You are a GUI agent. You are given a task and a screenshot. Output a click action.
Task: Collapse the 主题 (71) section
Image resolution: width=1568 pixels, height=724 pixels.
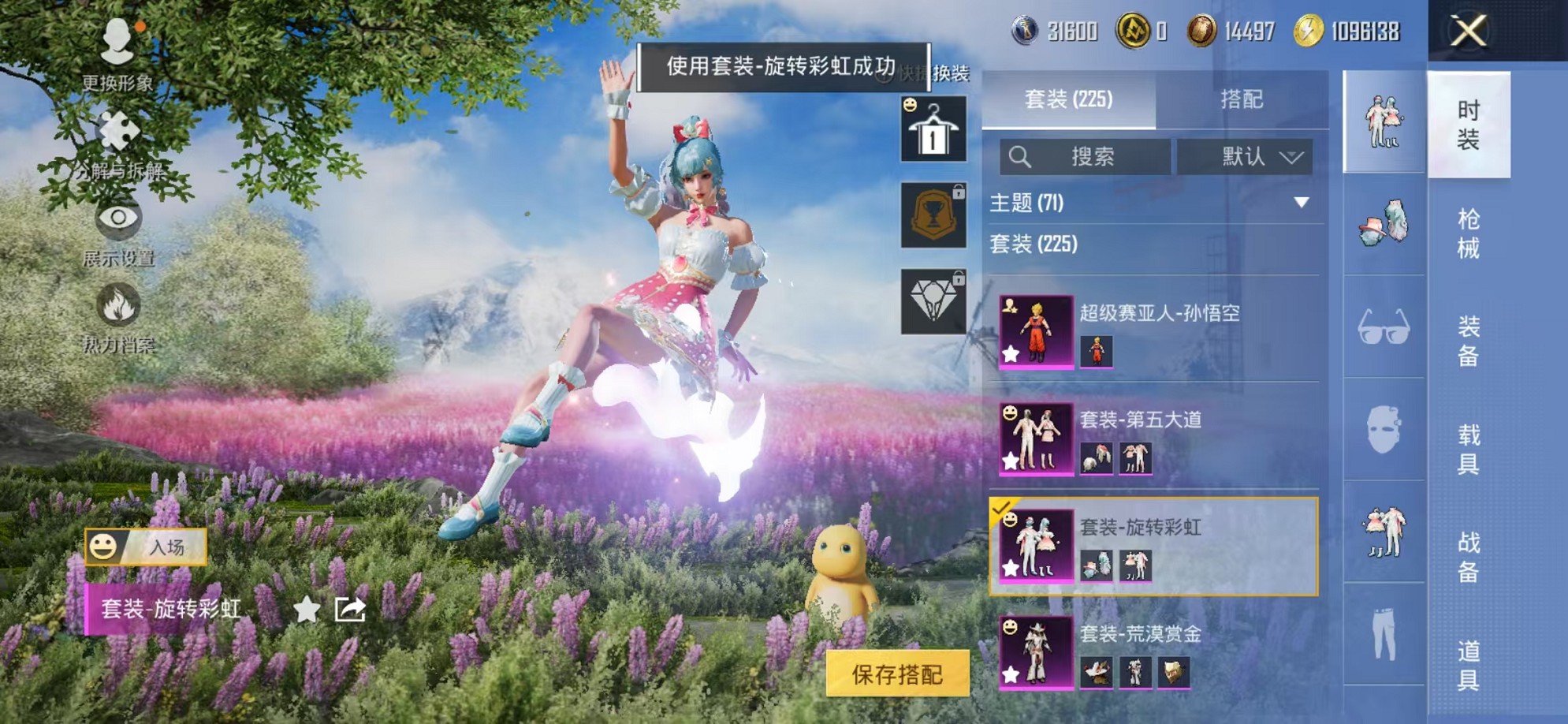pyautogui.click(x=1142, y=201)
